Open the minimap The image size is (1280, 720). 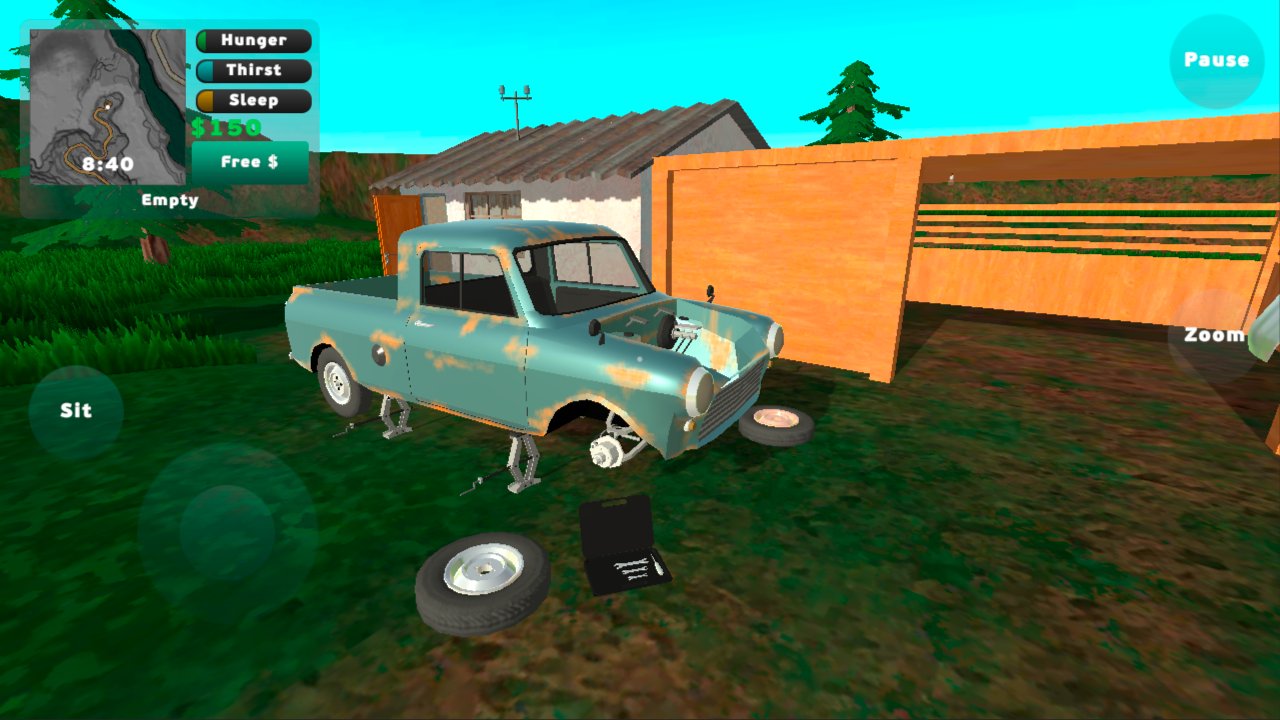coord(108,107)
